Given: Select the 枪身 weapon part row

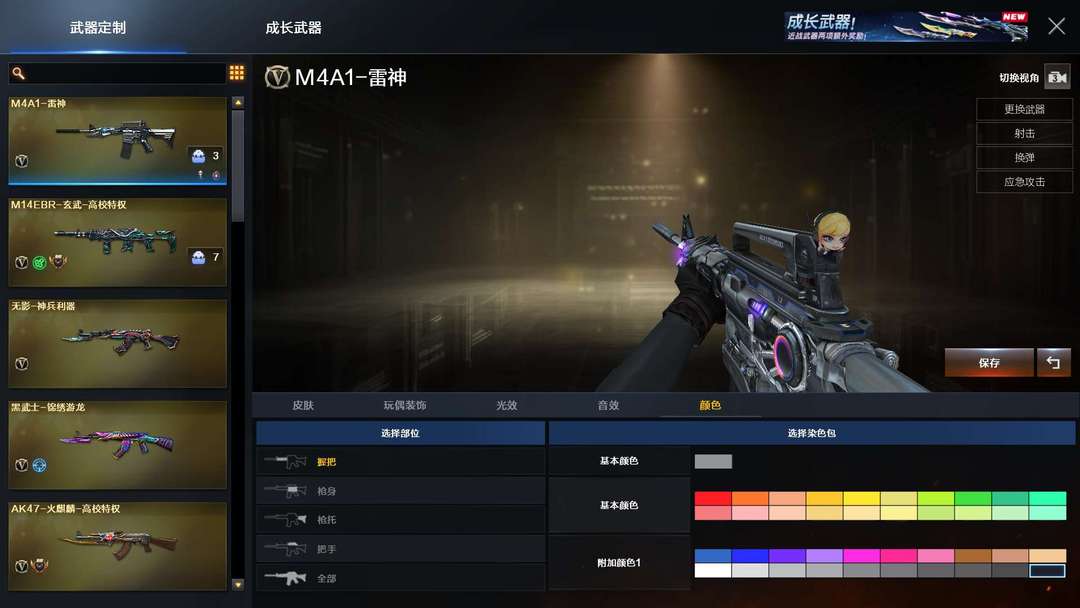Looking at the screenshot, I should pyautogui.click(x=400, y=491).
